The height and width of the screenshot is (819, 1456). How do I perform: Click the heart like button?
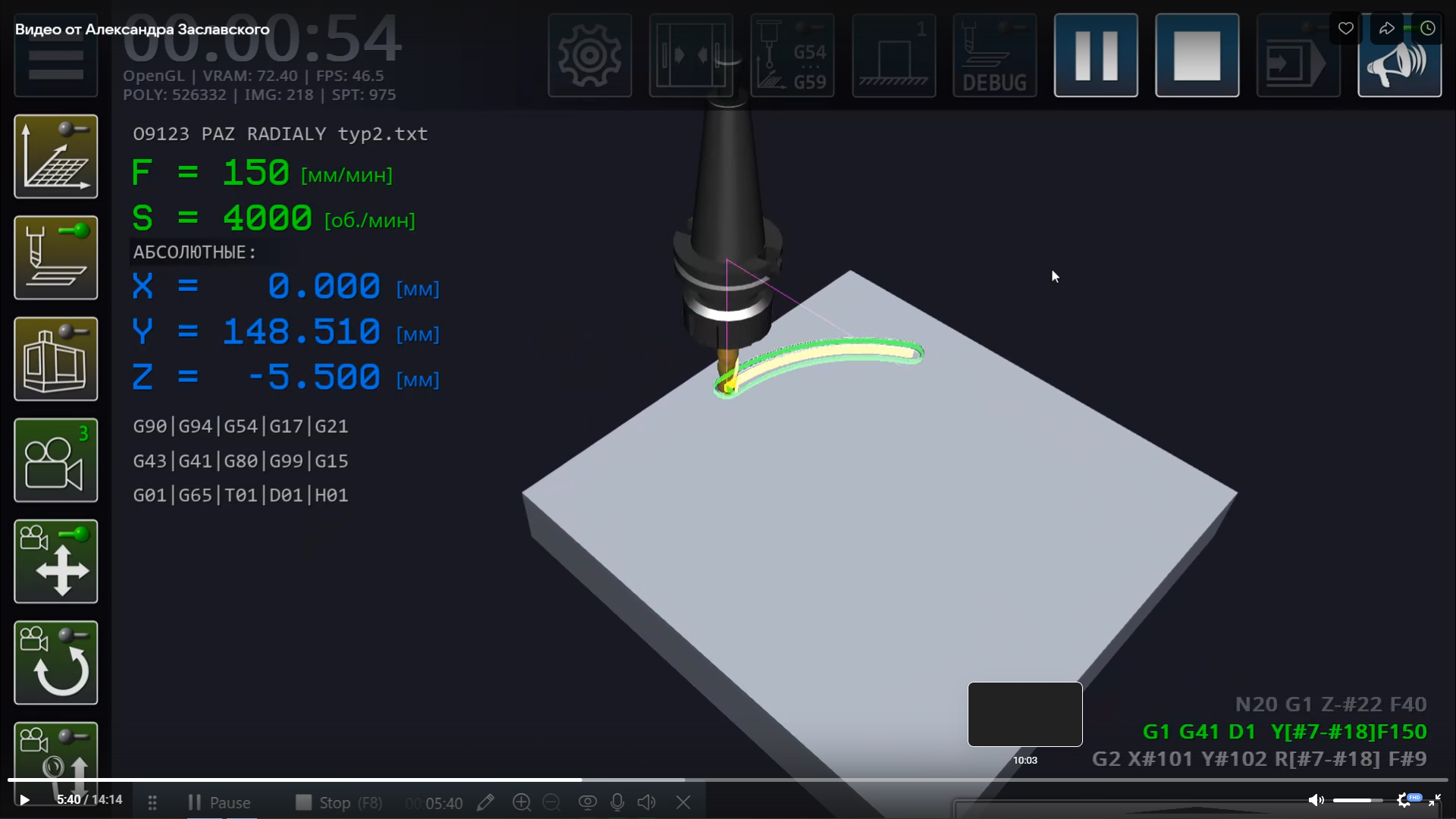[x=1345, y=29]
